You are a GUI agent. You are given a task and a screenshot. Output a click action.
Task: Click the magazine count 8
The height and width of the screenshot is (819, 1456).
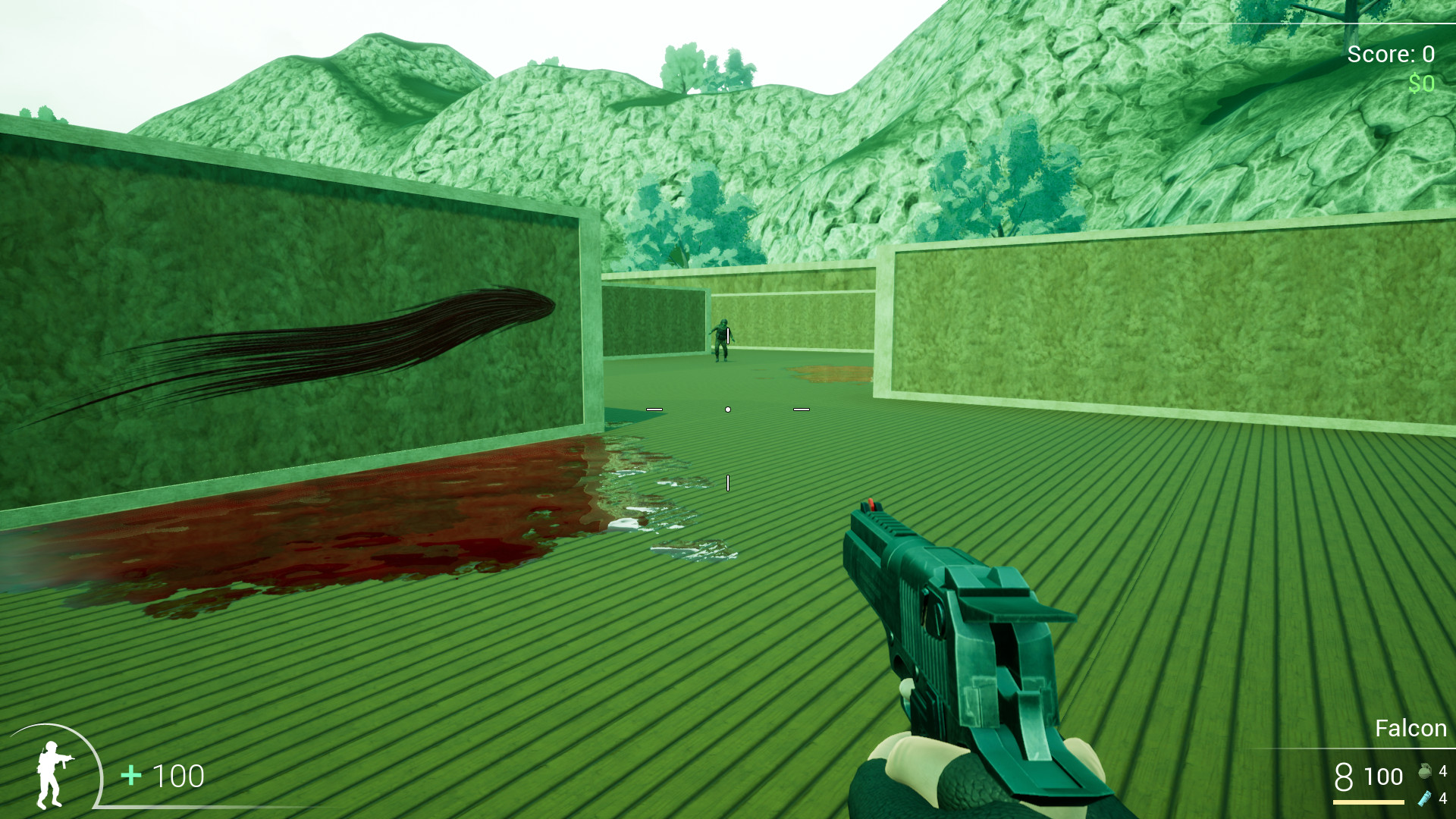(1345, 775)
